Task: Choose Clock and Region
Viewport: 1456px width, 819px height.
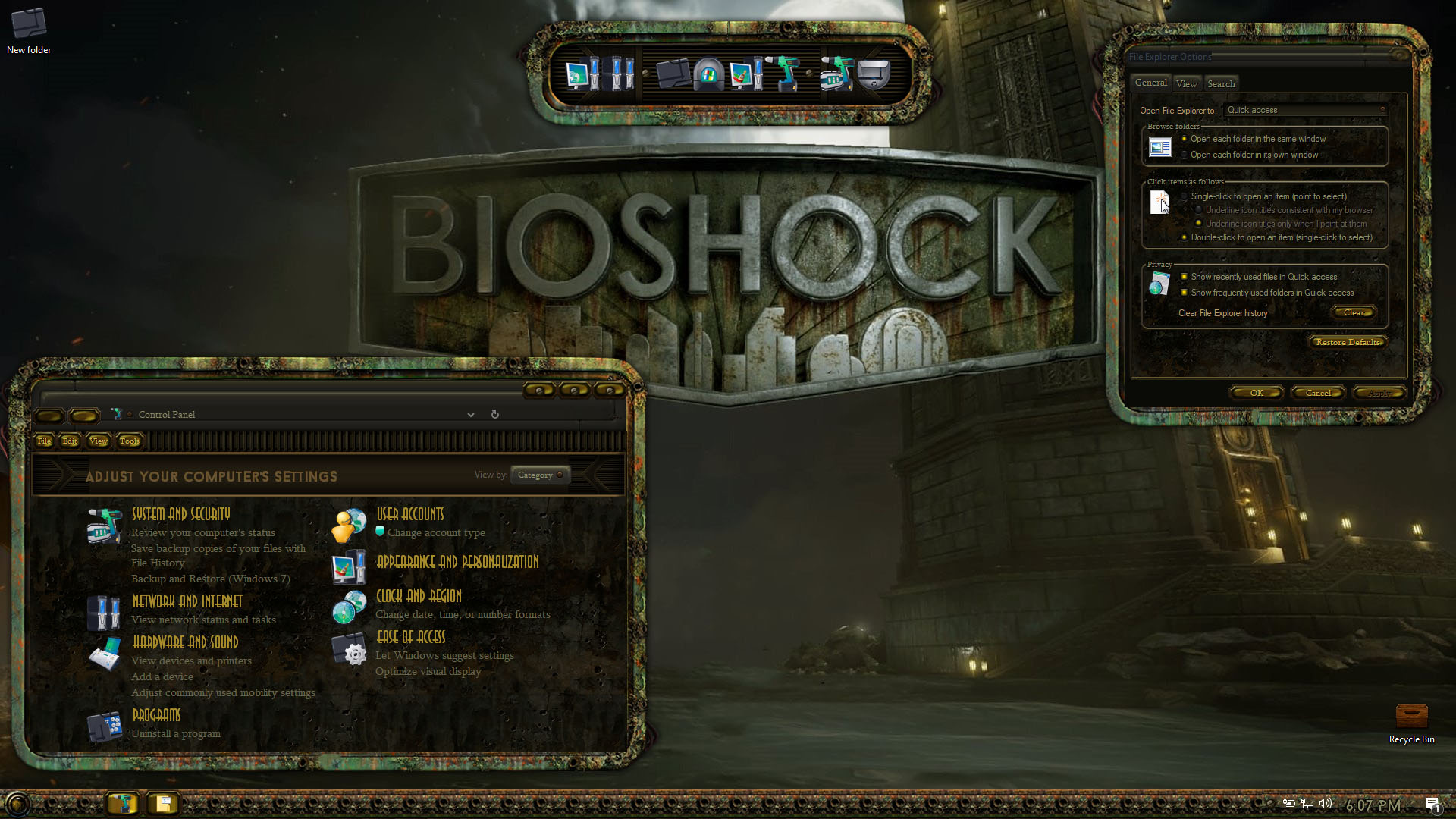Action: pos(419,596)
